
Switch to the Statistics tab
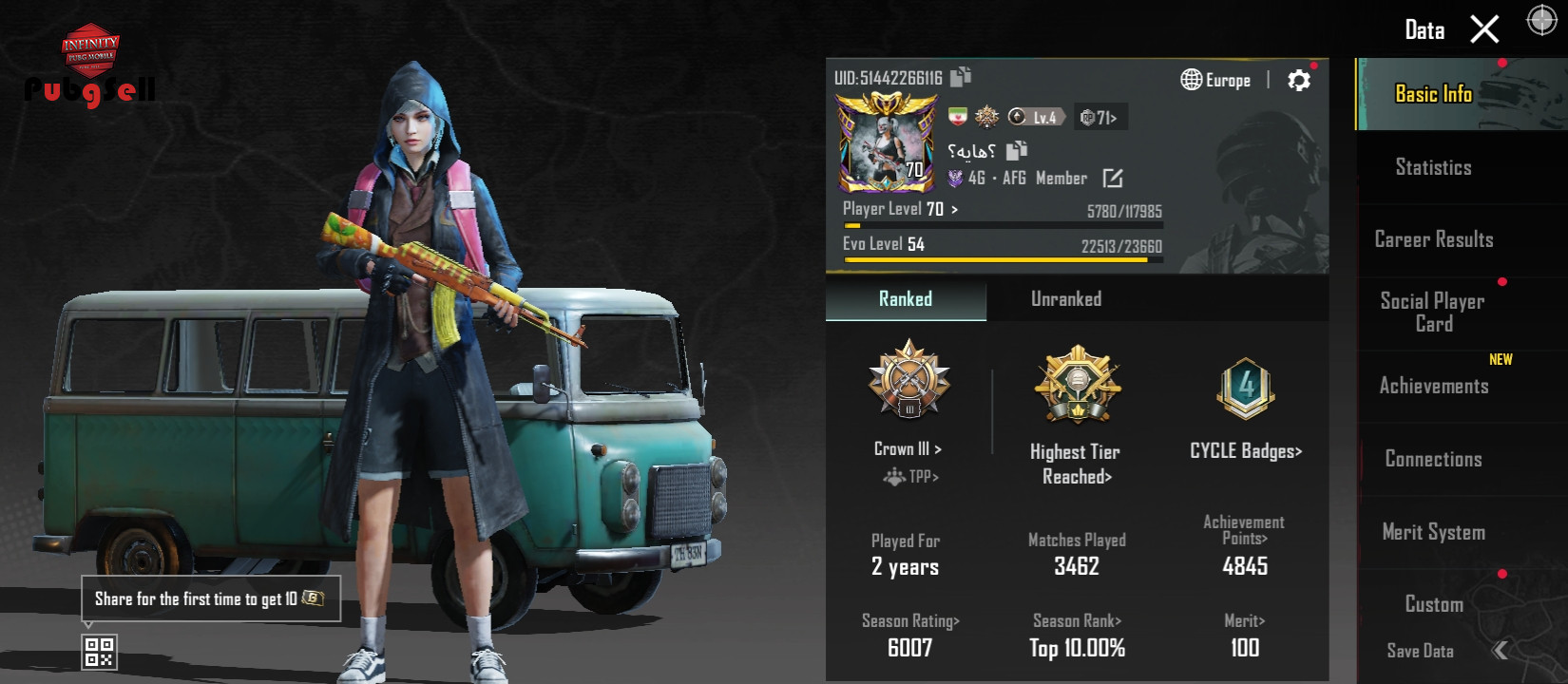coord(1433,167)
